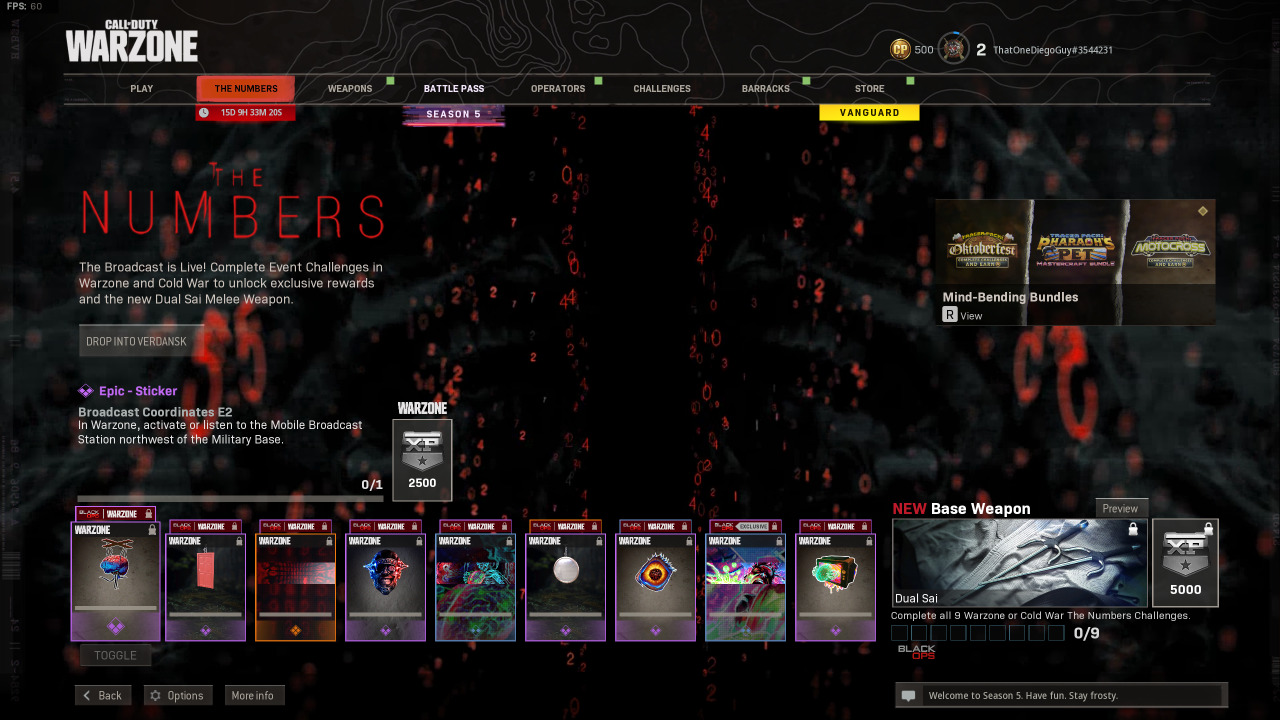The height and width of the screenshot is (720, 1280).
Task: View the Mind-Bending Bundles banner
Action: click(x=1074, y=262)
